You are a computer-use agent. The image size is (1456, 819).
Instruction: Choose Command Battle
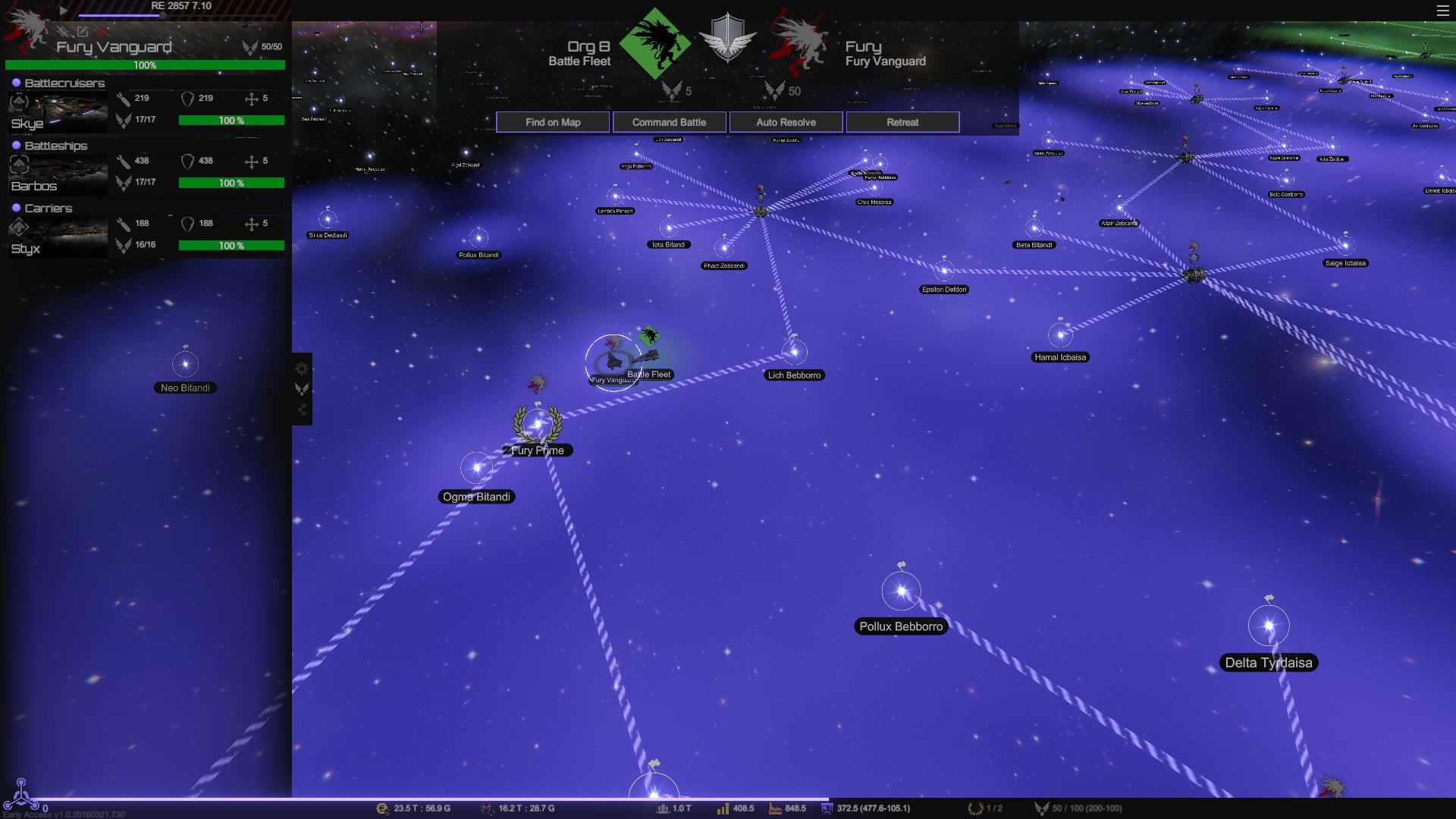click(669, 122)
